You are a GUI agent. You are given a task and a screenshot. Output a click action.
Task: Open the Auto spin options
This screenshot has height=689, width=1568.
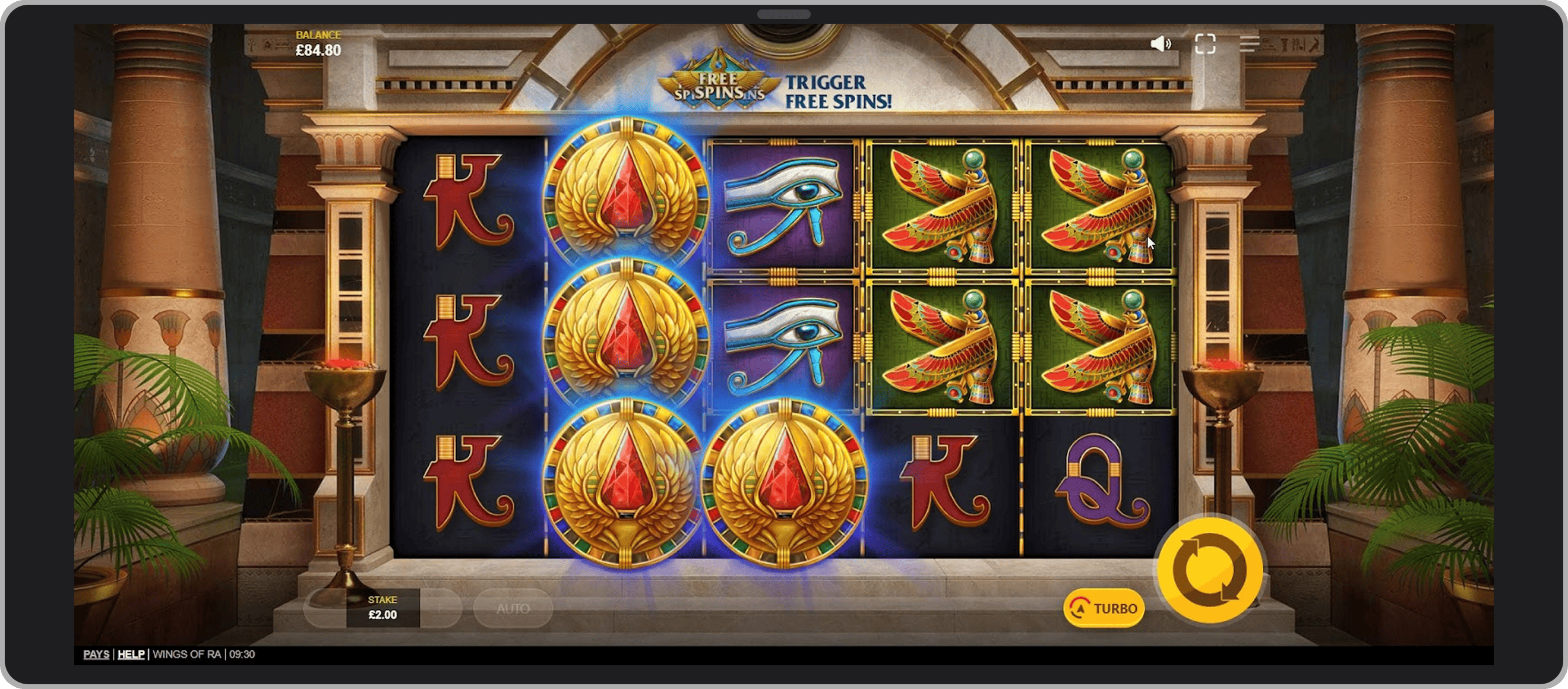click(513, 608)
